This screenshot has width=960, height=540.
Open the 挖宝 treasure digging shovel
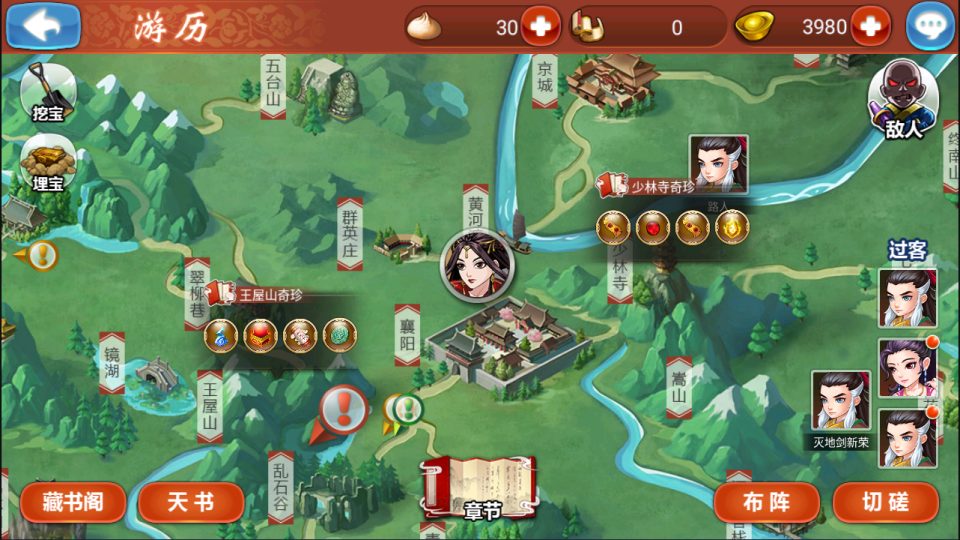click(47, 92)
